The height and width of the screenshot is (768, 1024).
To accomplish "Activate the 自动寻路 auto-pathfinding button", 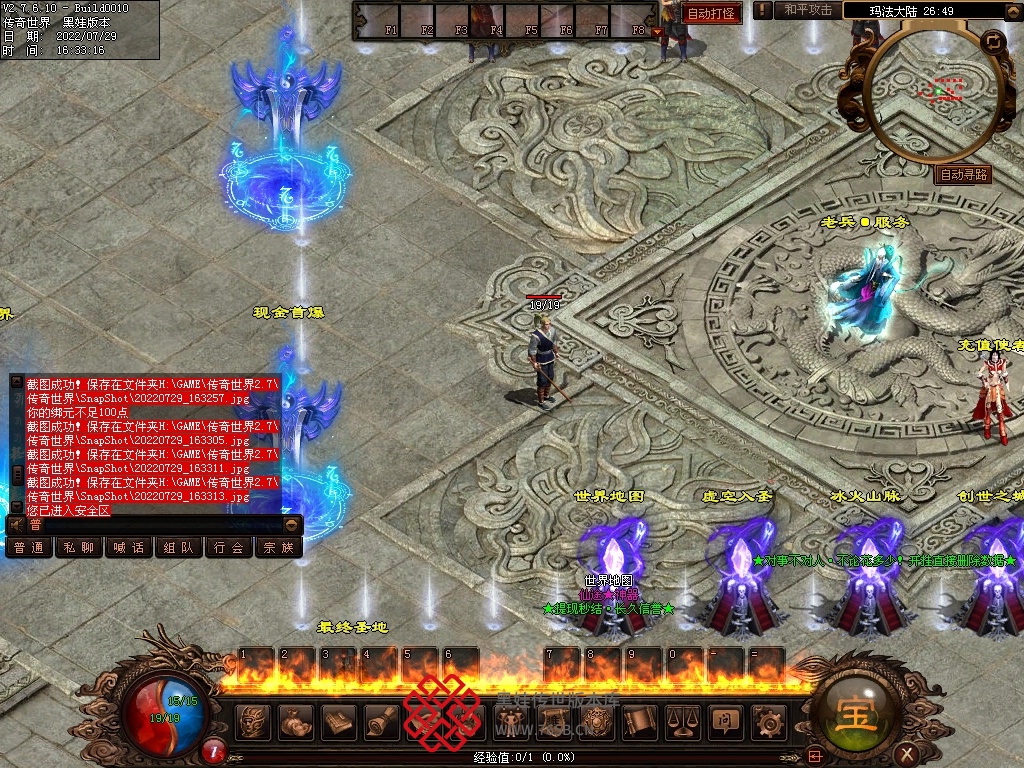I will point(964,174).
